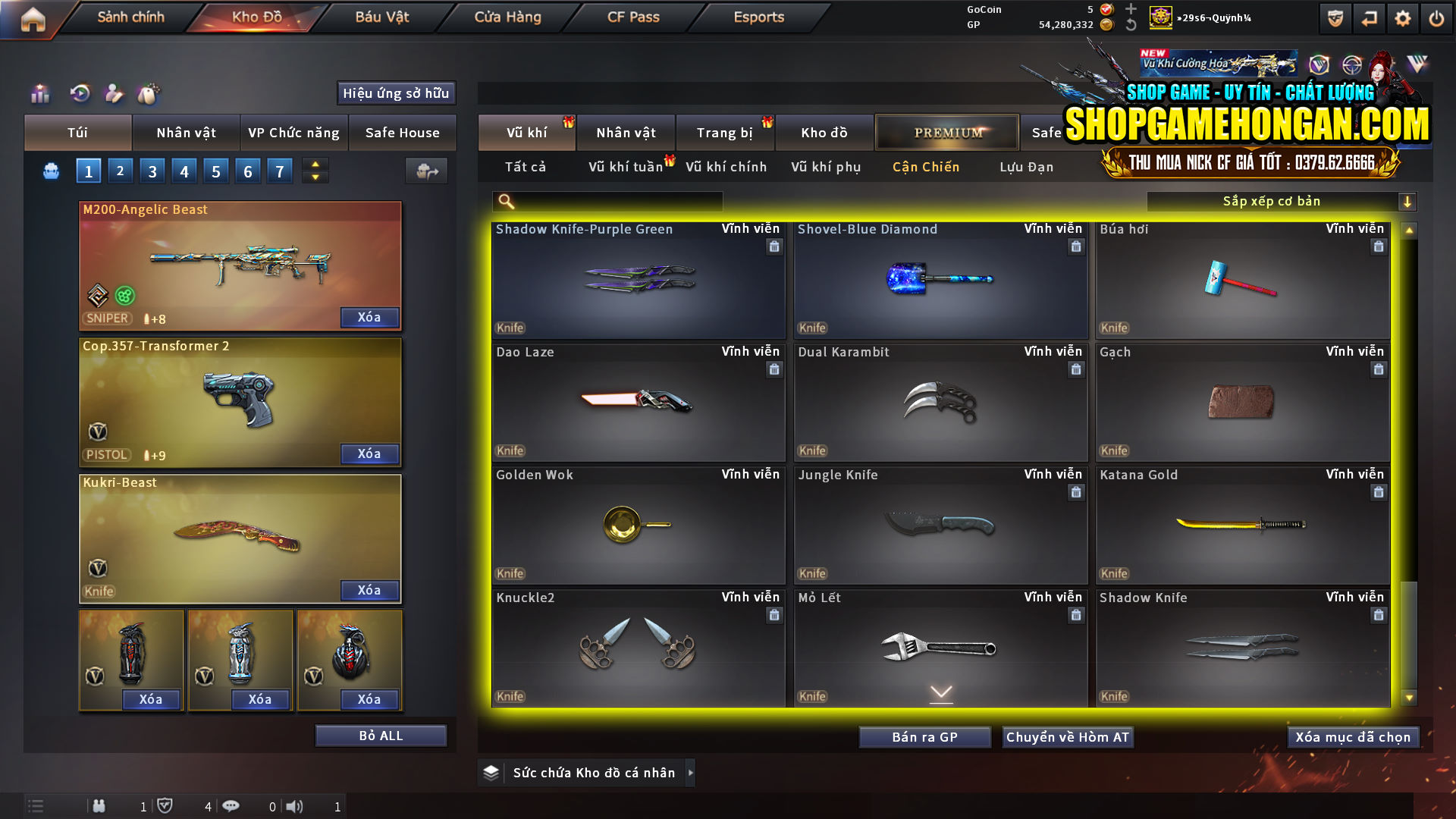This screenshot has width=1456, height=819.
Task: Open the Sắp xếp cơ bản sort dropdown
Action: [x=1272, y=201]
